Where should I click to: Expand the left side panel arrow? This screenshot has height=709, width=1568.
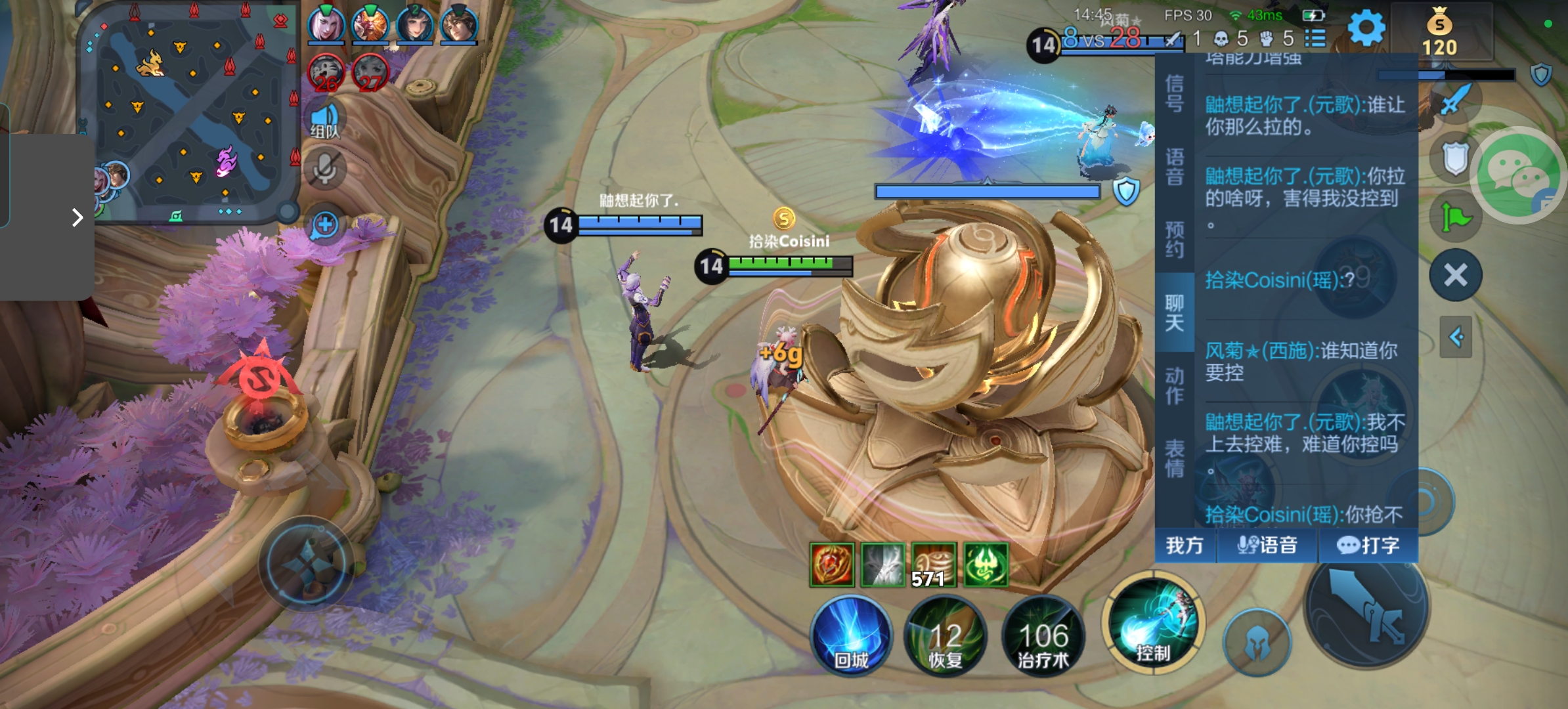pyautogui.click(x=77, y=217)
